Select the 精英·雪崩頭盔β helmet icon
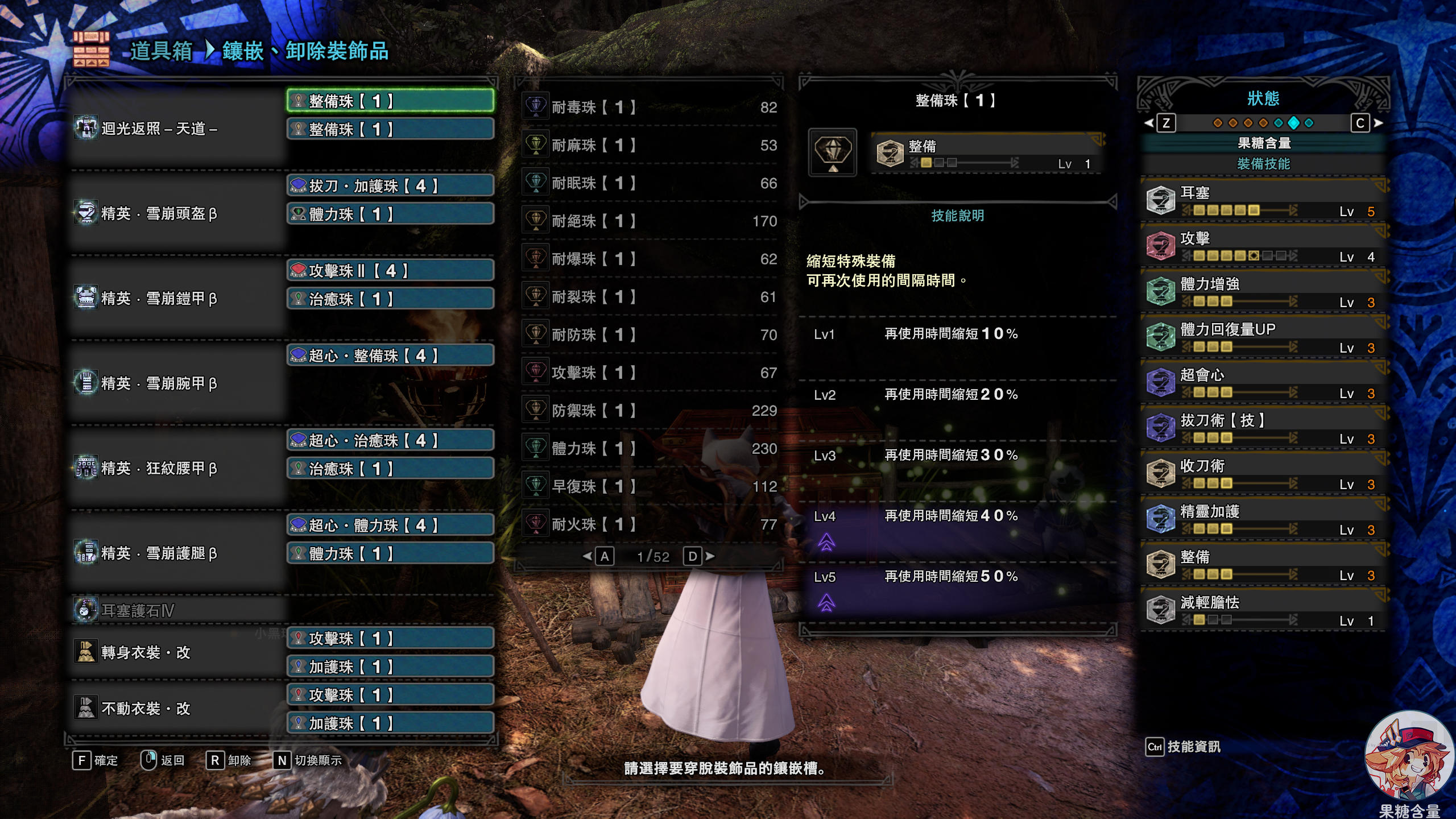The height and width of the screenshot is (819, 1456). point(85,213)
